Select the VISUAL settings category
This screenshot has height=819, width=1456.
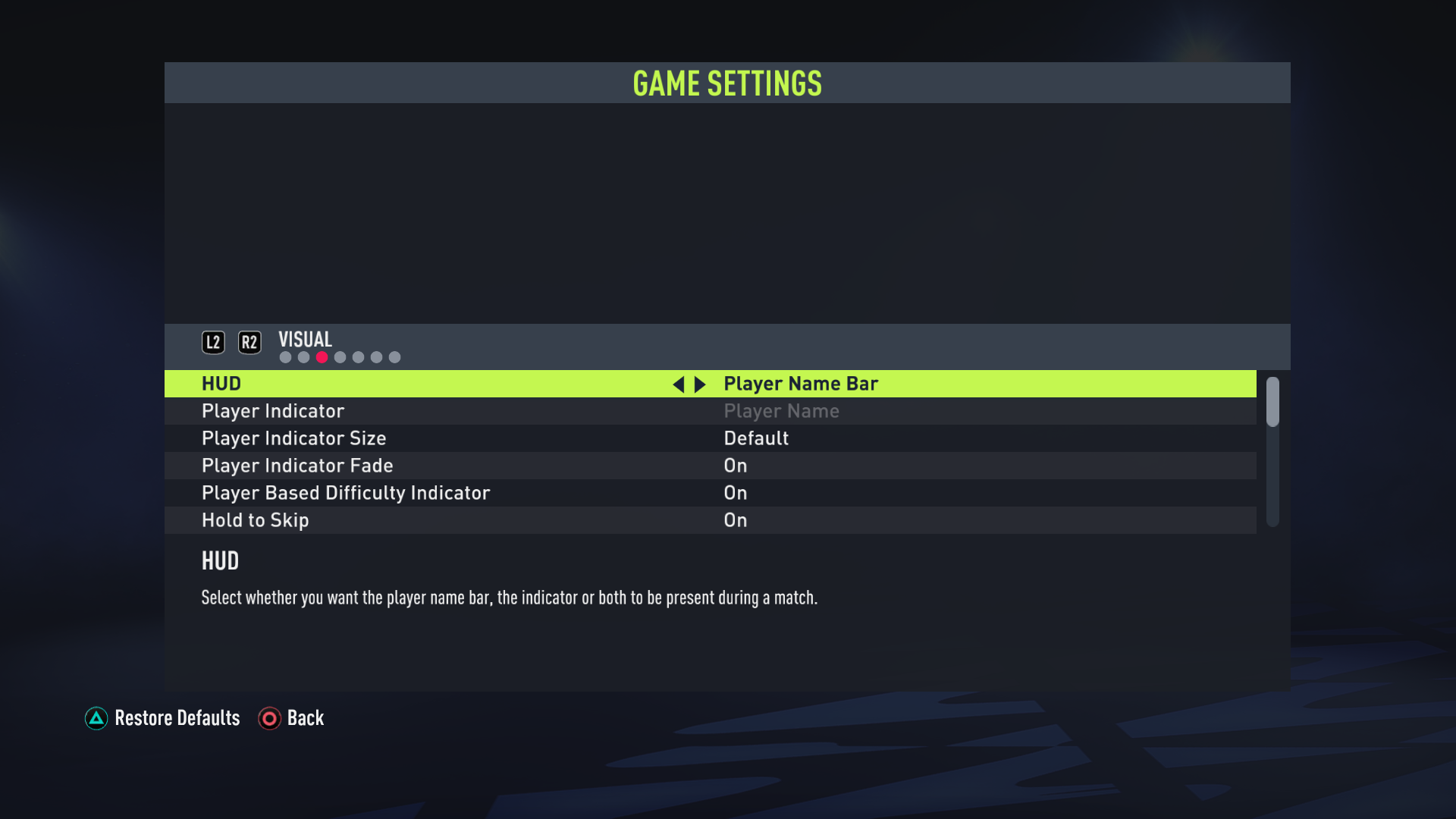tap(305, 339)
